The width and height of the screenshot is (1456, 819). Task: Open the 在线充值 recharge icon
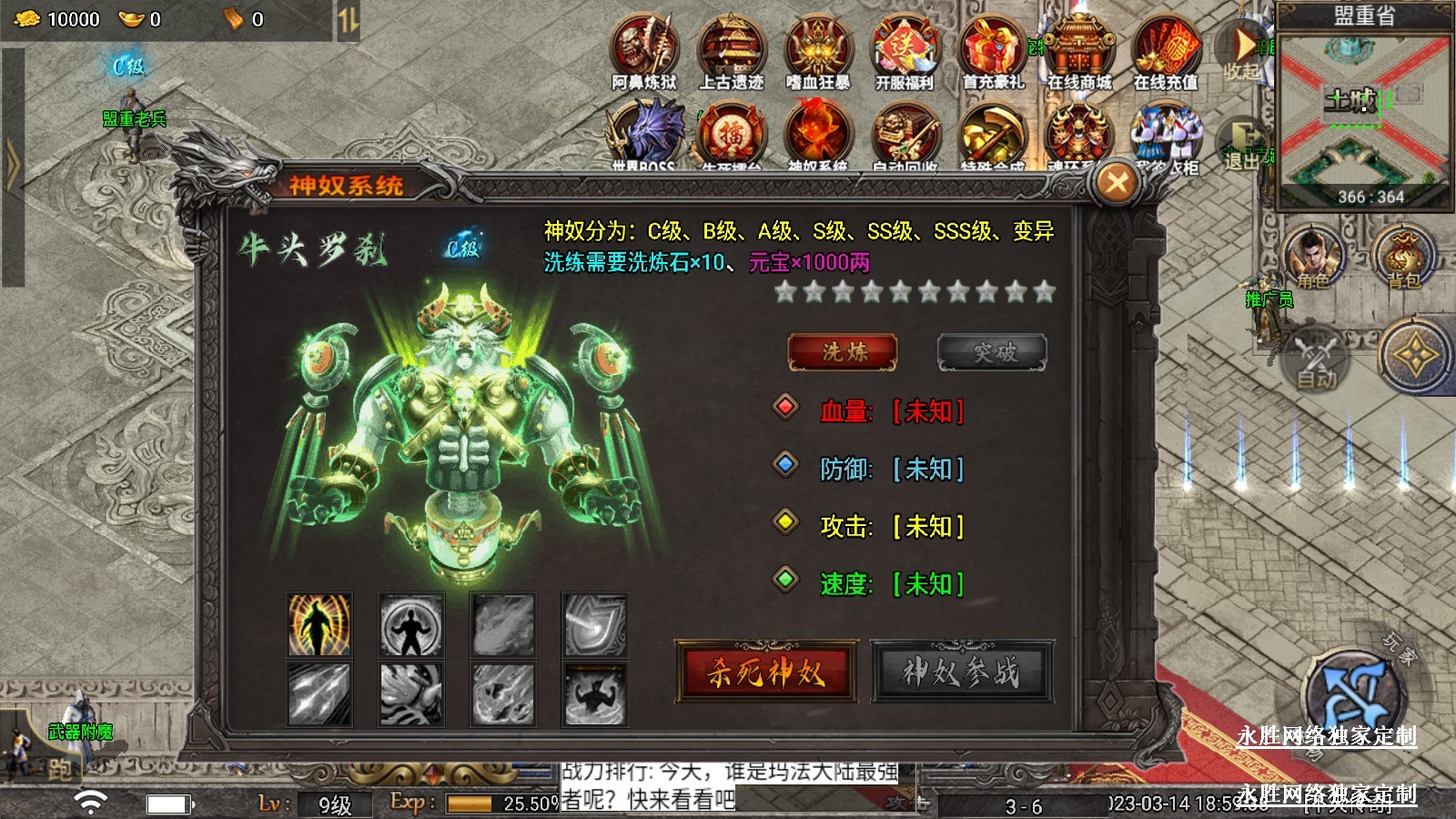pyautogui.click(x=1166, y=52)
